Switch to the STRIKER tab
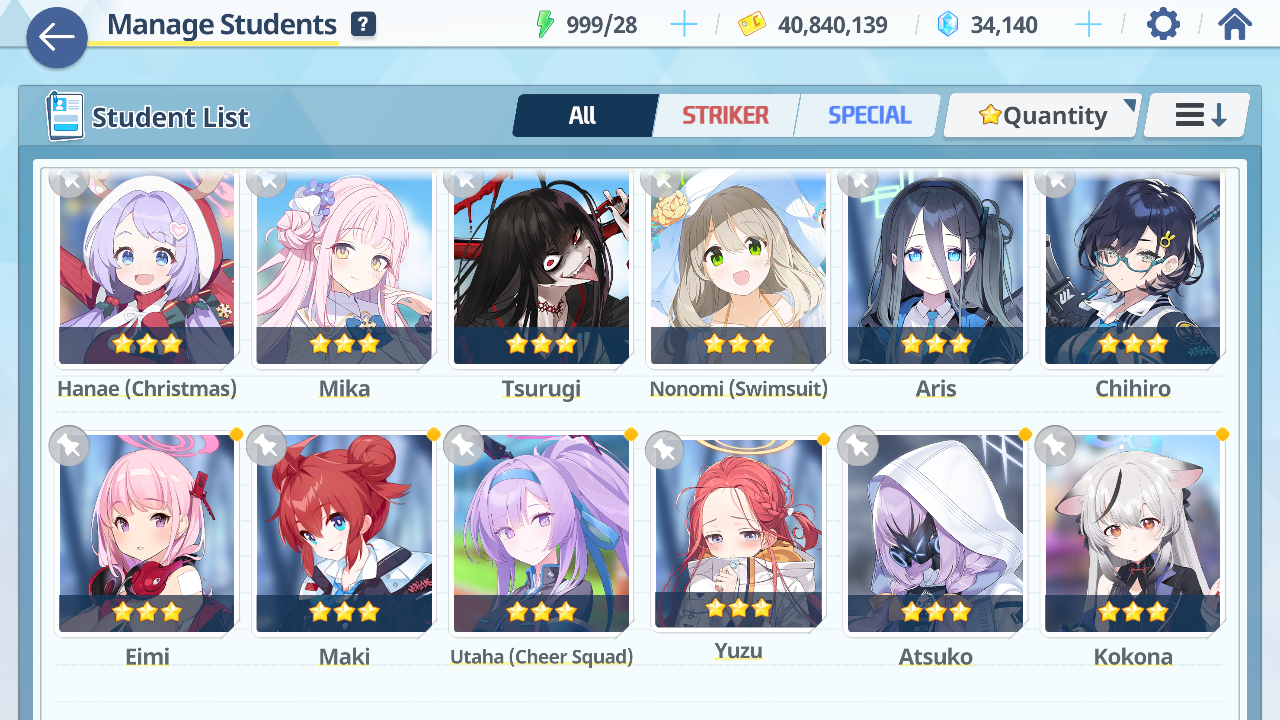 (725, 115)
